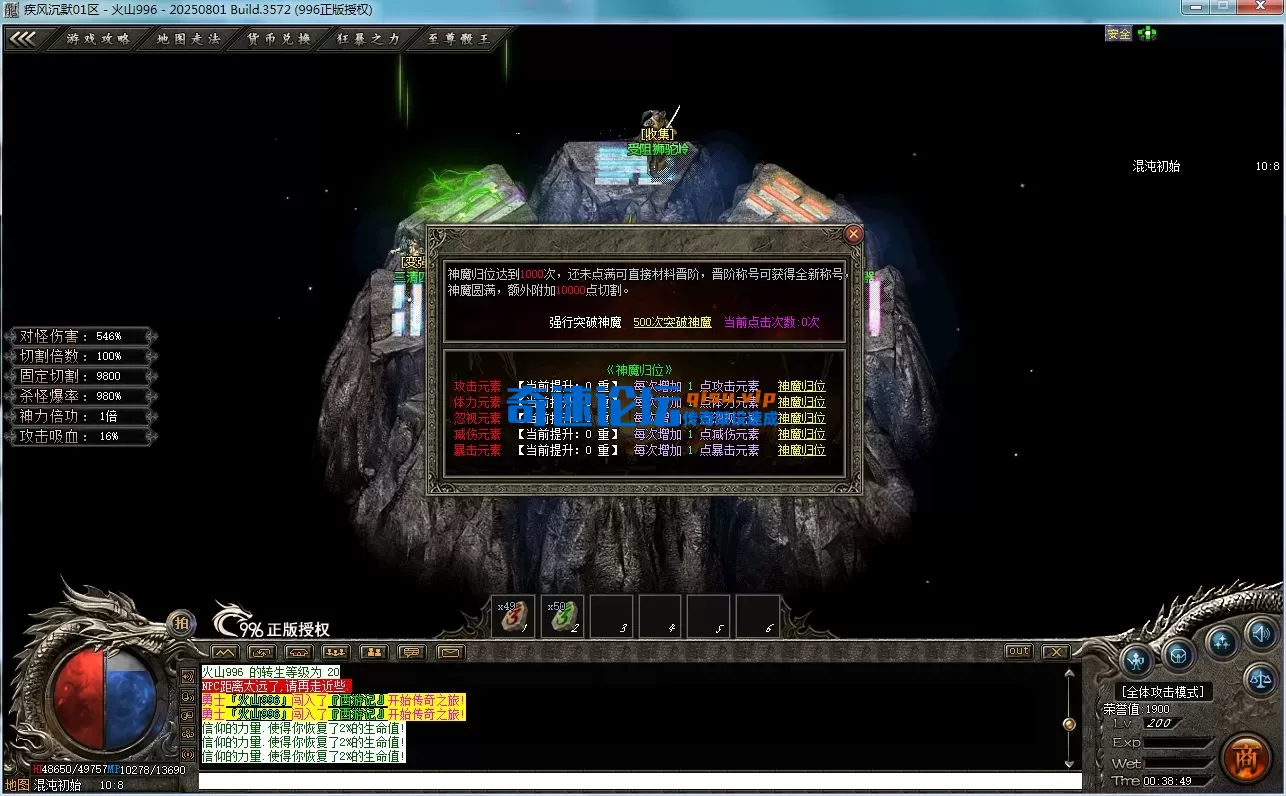The height and width of the screenshot is (796, 1286).
Task: Open the 商 shop round button
Action: [1246, 757]
